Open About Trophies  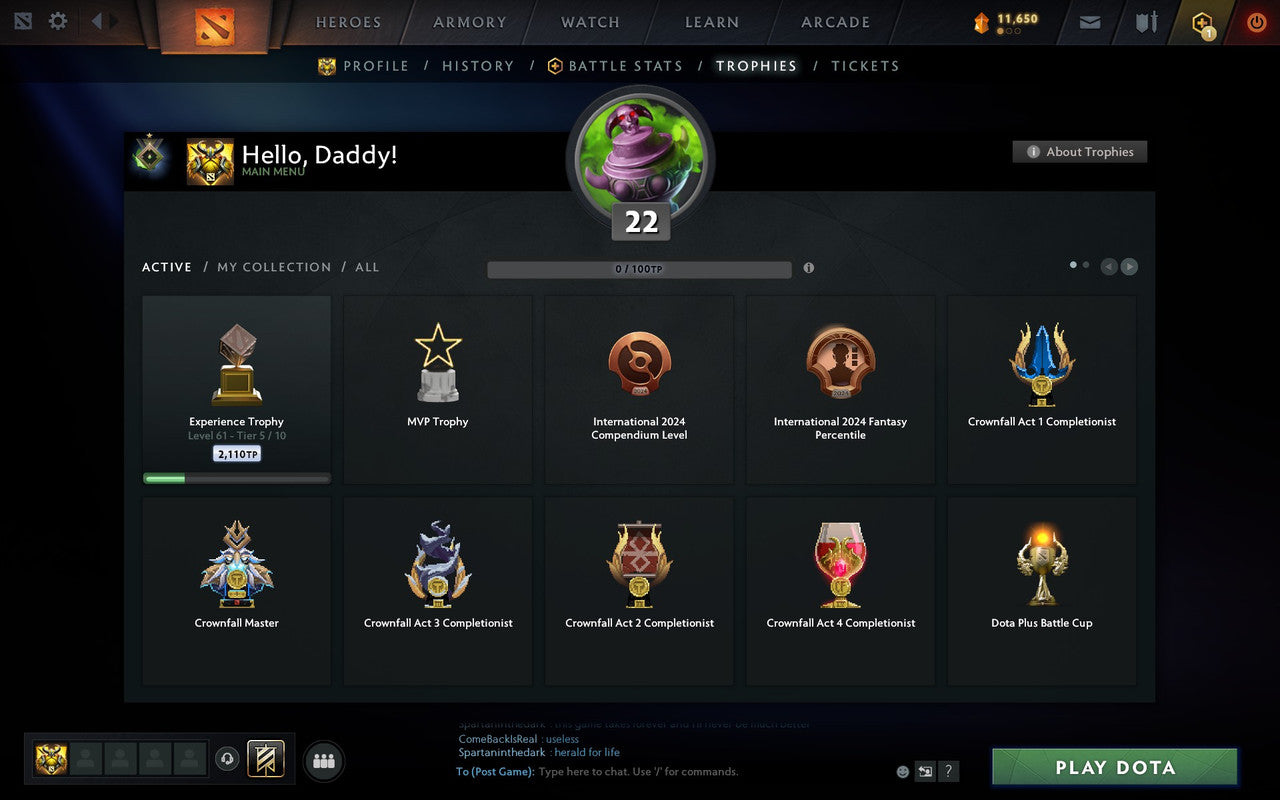pos(1080,152)
